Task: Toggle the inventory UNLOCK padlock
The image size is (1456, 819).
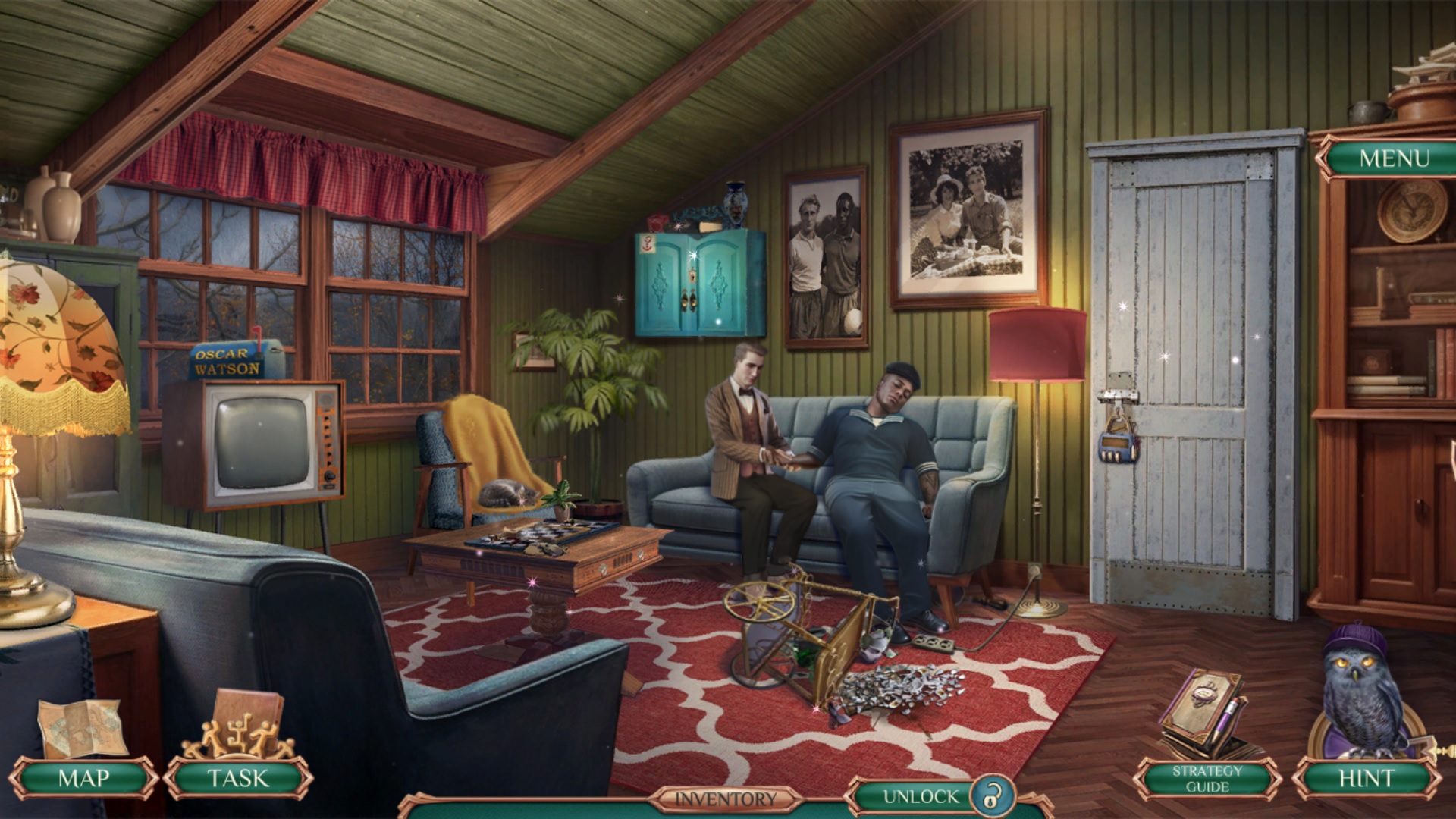Action: coord(989,797)
